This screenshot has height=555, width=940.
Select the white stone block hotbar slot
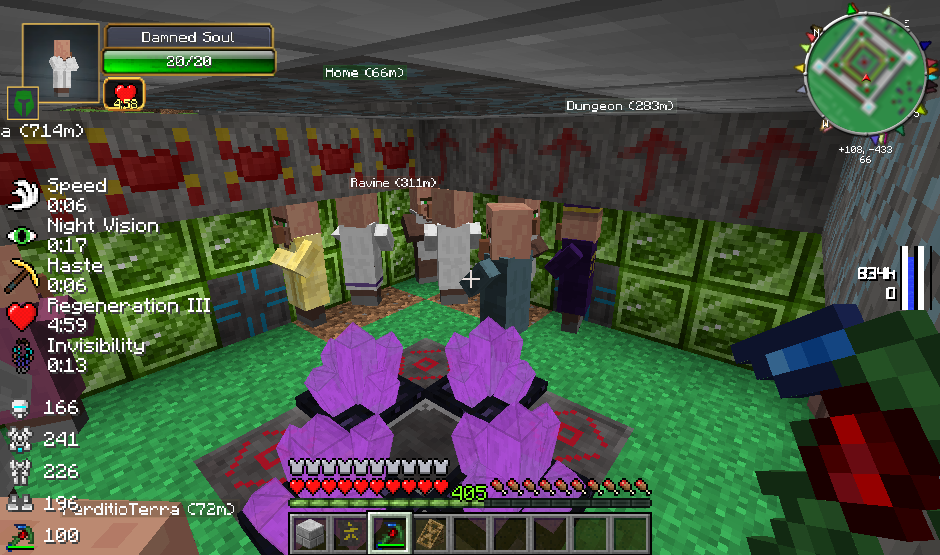click(x=309, y=531)
